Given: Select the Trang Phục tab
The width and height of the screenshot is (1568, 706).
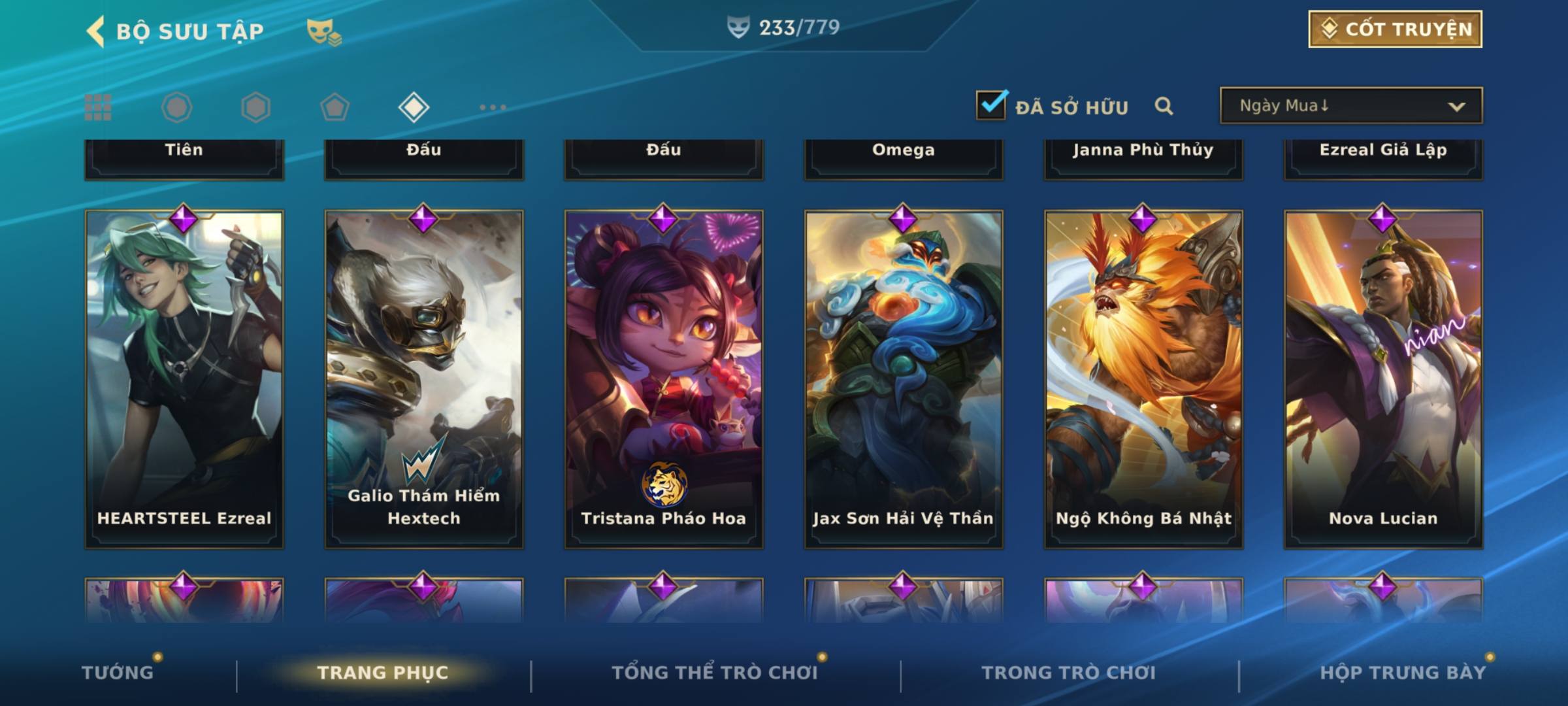Looking at the screenshot, I should (383, 672).
